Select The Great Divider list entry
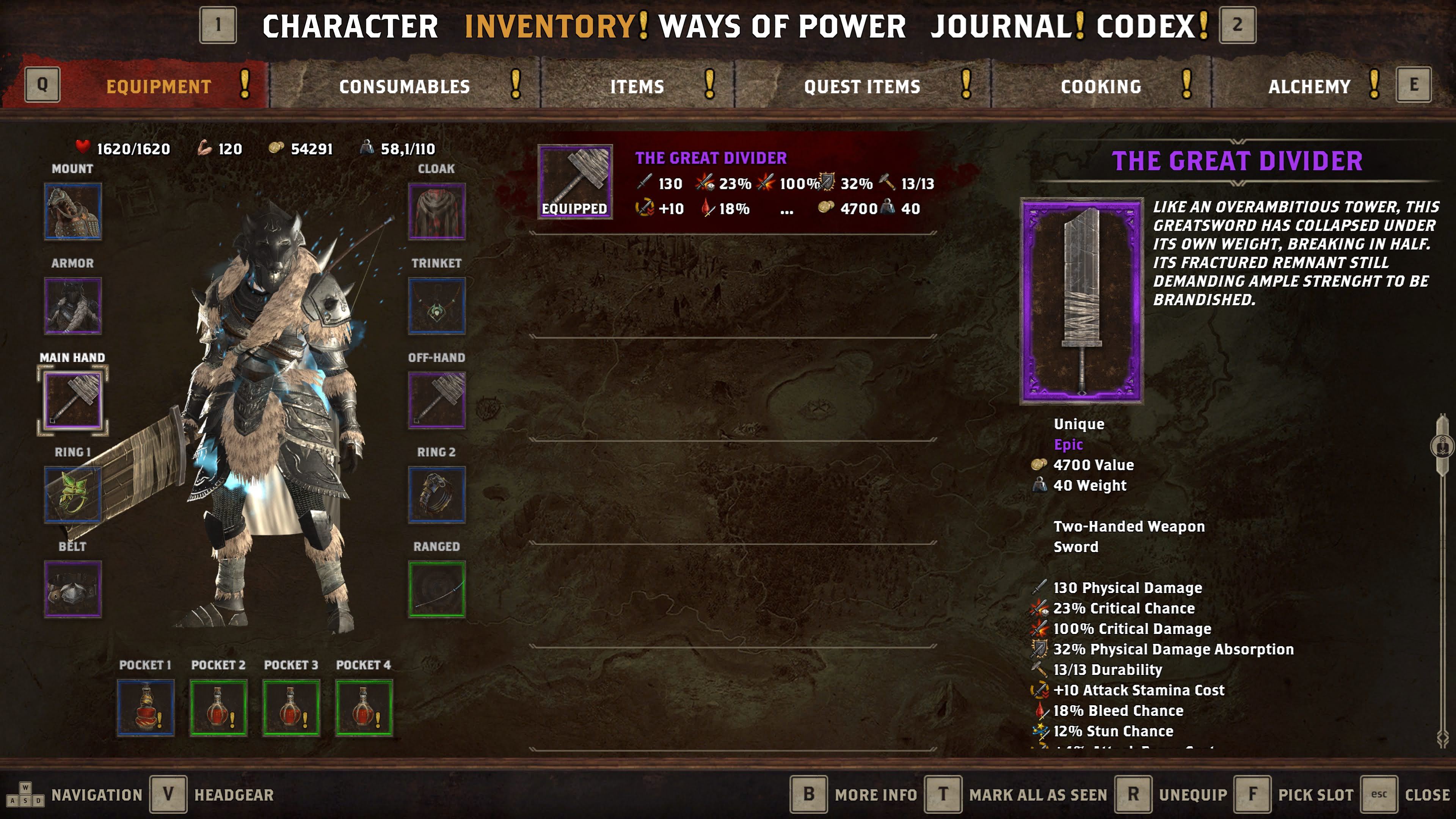The image size is (1456, 819). click(735, 182)
